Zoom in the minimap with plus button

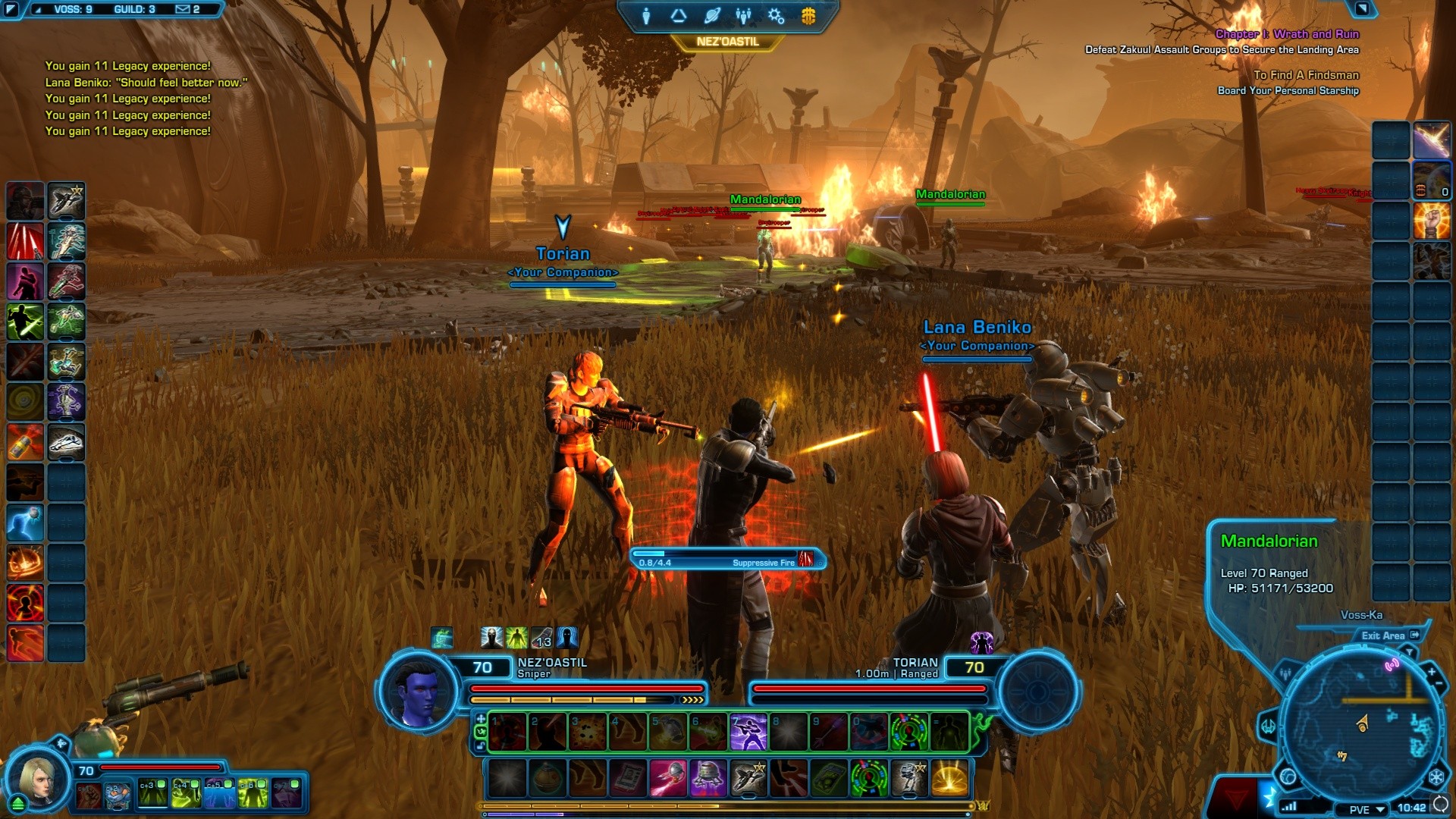(x=1431, y=672)
